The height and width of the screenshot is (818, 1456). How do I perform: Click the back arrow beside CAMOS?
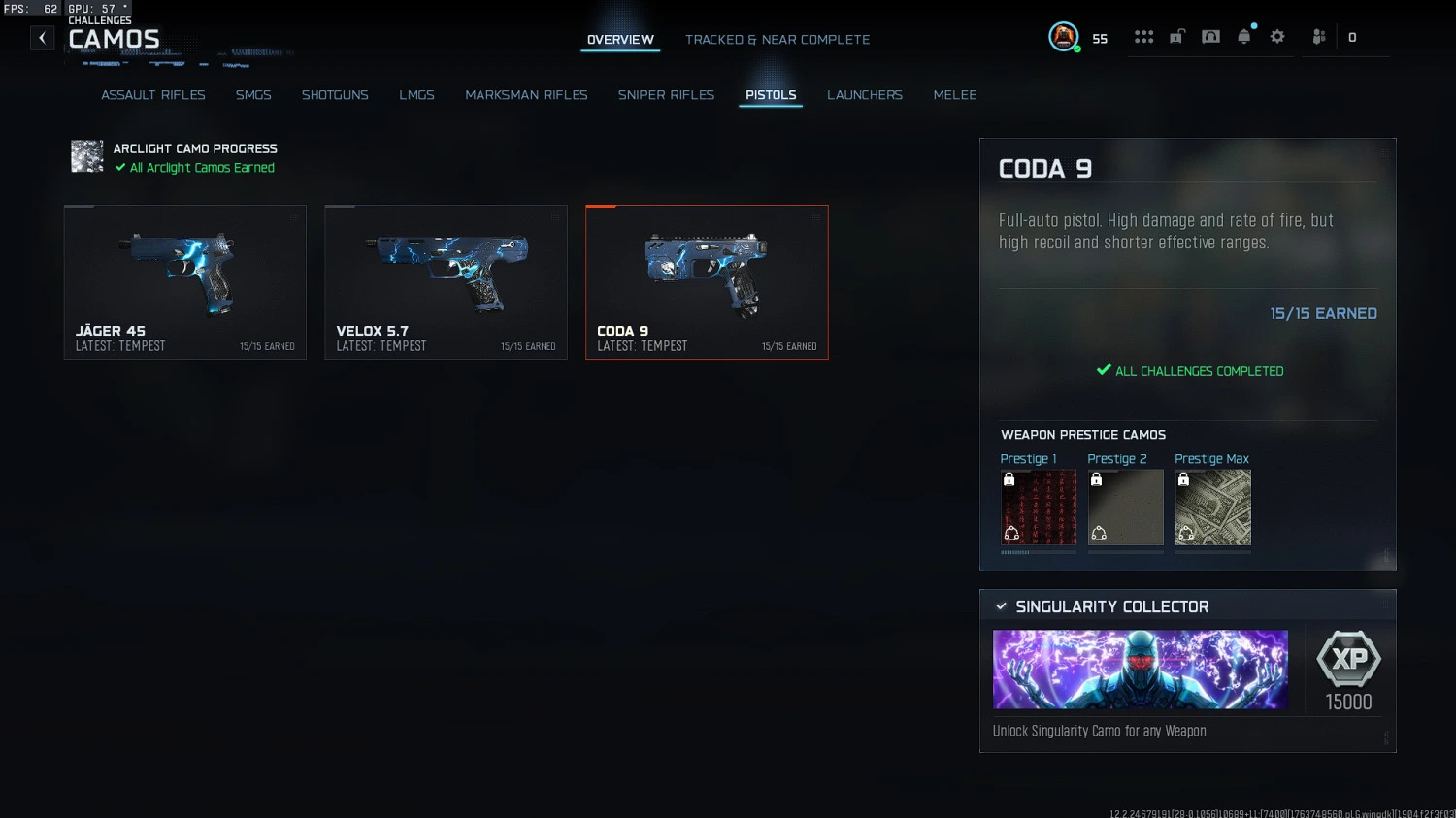(42, 37)
